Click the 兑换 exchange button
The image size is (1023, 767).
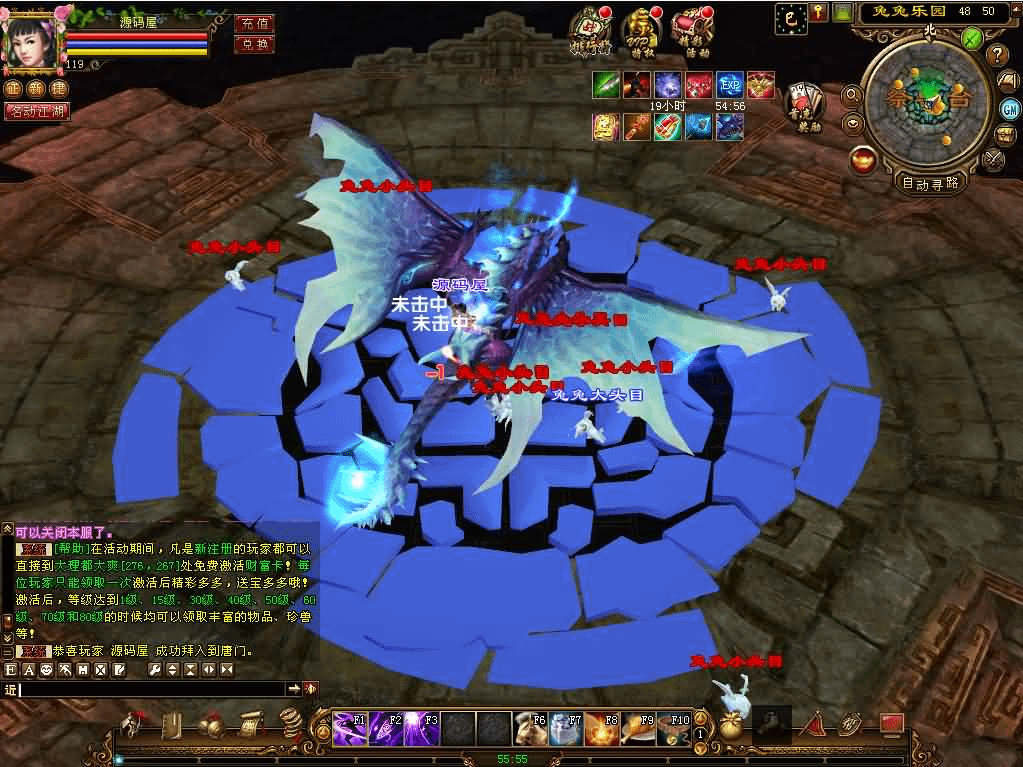(x=255, y=44)
